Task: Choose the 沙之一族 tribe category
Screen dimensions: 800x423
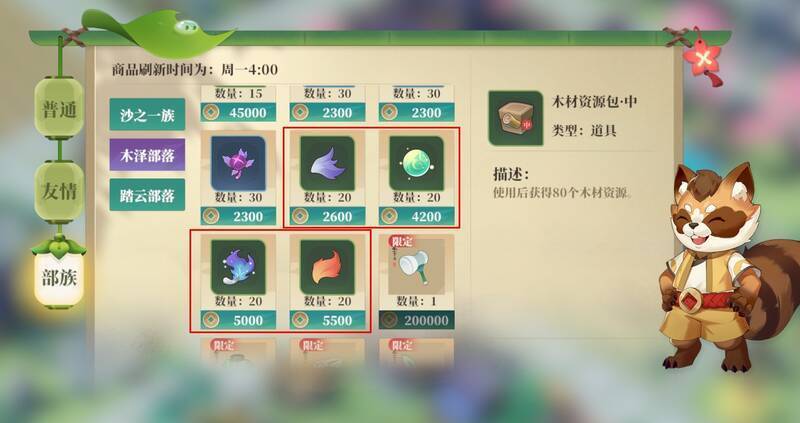Action: click(x=147, y=115)
